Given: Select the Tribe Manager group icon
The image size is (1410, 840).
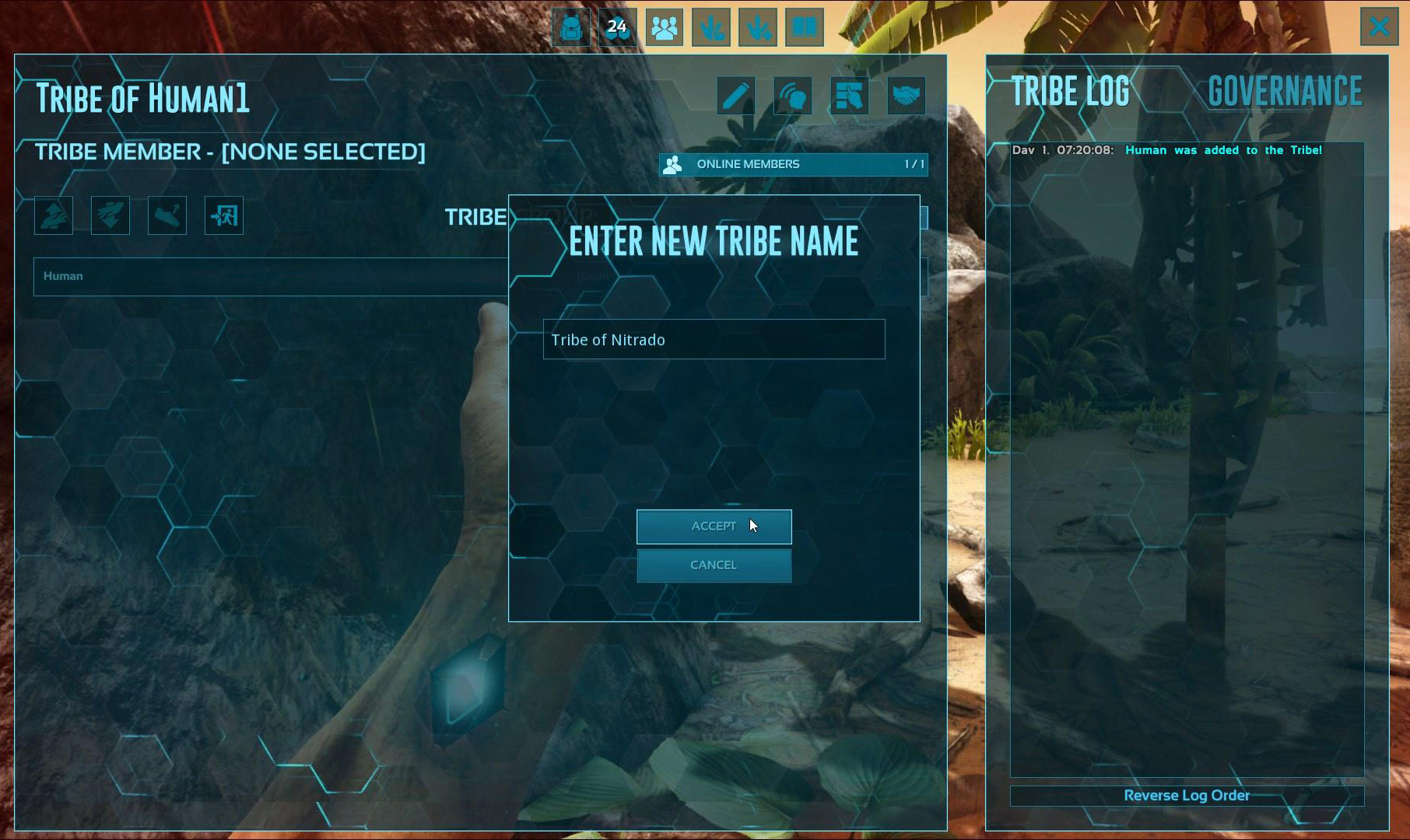Looking at the screenshot, I should 665,27.
